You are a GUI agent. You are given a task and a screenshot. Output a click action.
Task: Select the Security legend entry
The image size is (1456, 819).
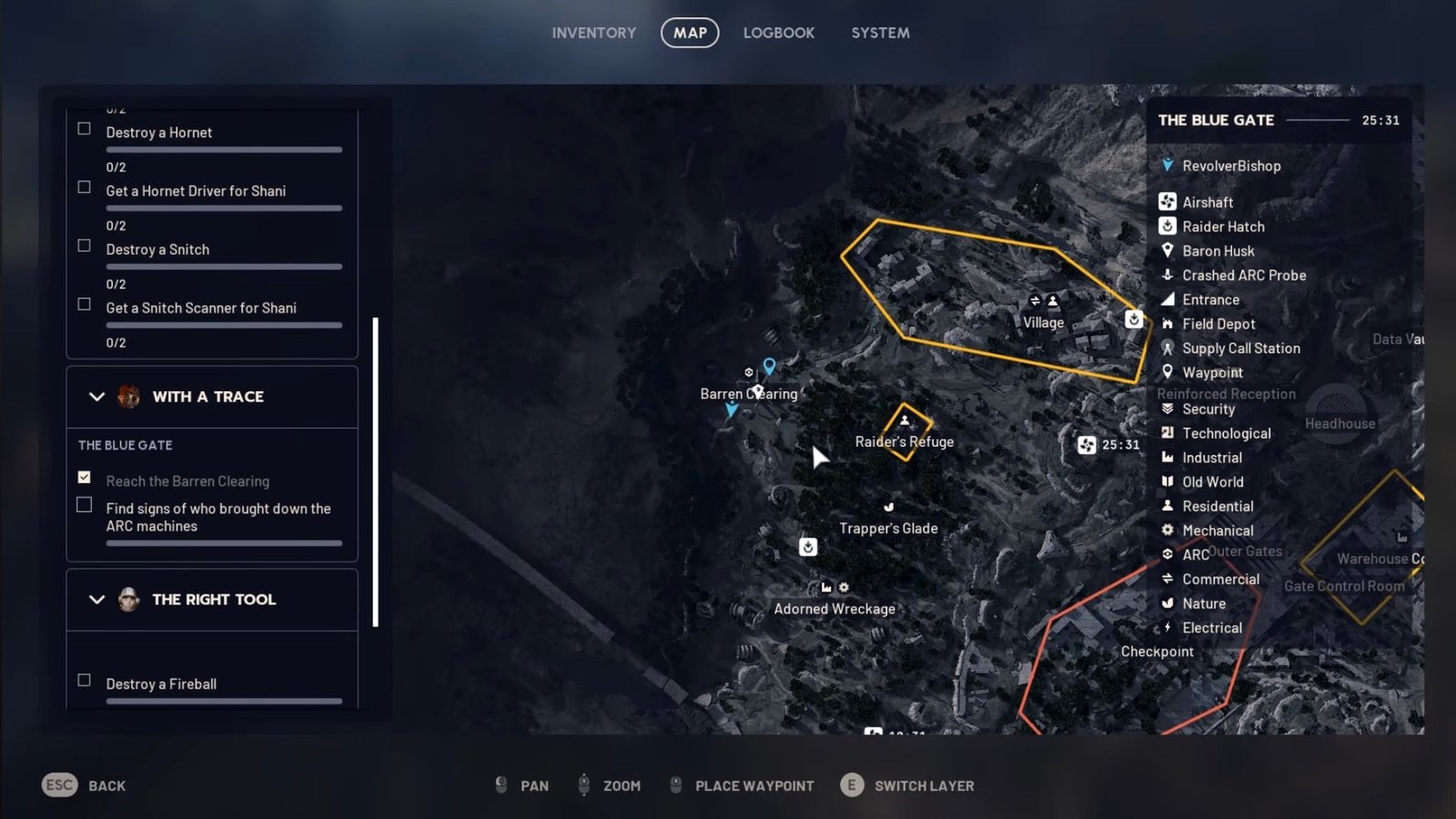[x=1208, y=409]
